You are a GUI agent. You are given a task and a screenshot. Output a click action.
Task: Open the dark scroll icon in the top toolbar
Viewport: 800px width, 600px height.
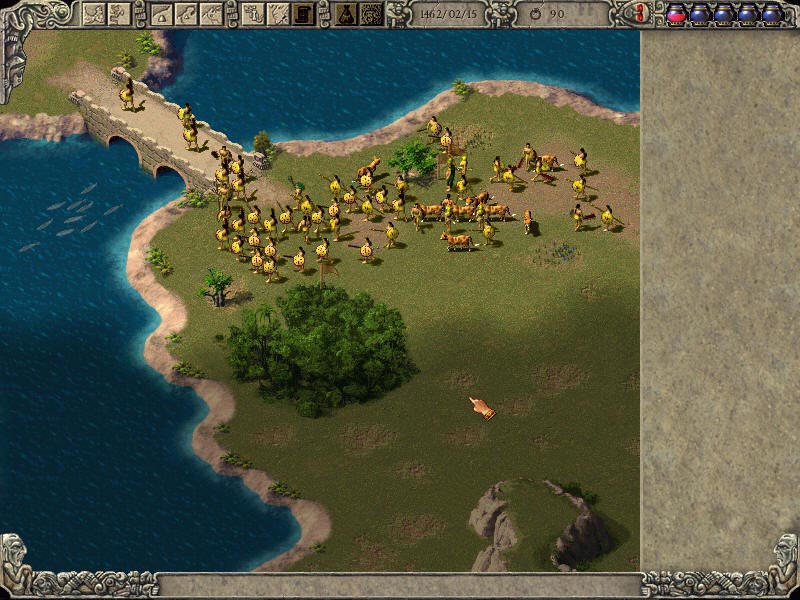click(x=302, y=14)
